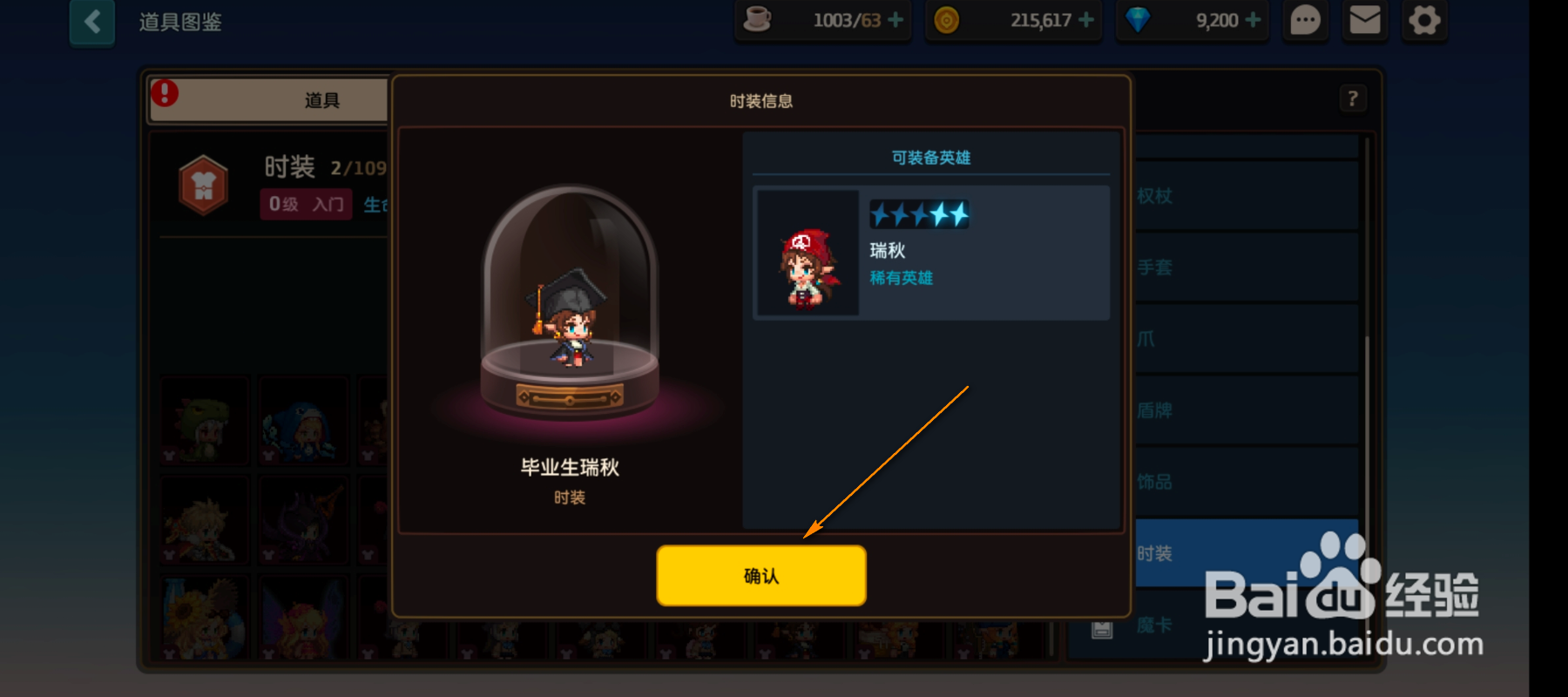Open the settings gear icon
Screen dimensions: 1568x697
1423,21
